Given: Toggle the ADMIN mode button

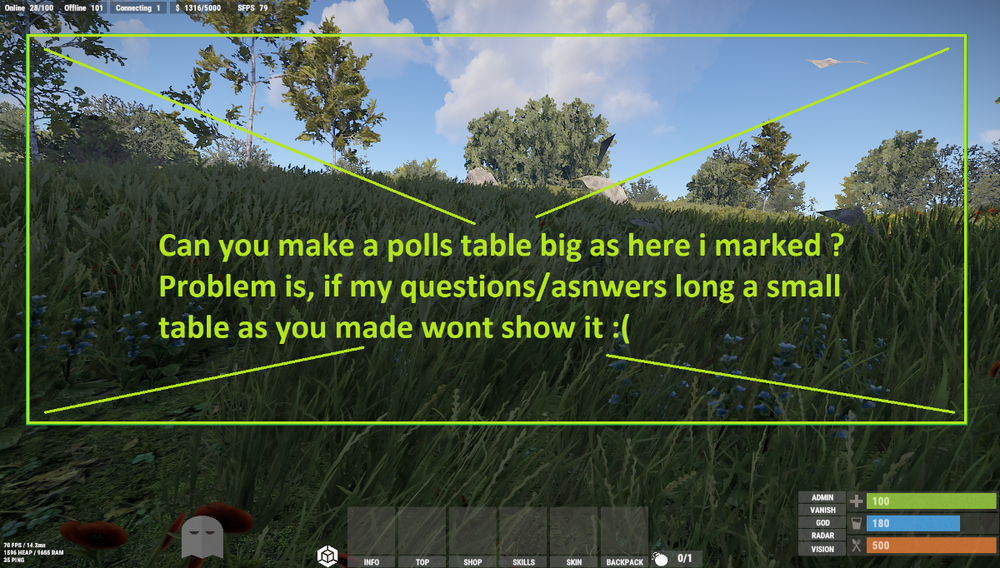Looking at the screenshot, I should click(x=822, y=497).
